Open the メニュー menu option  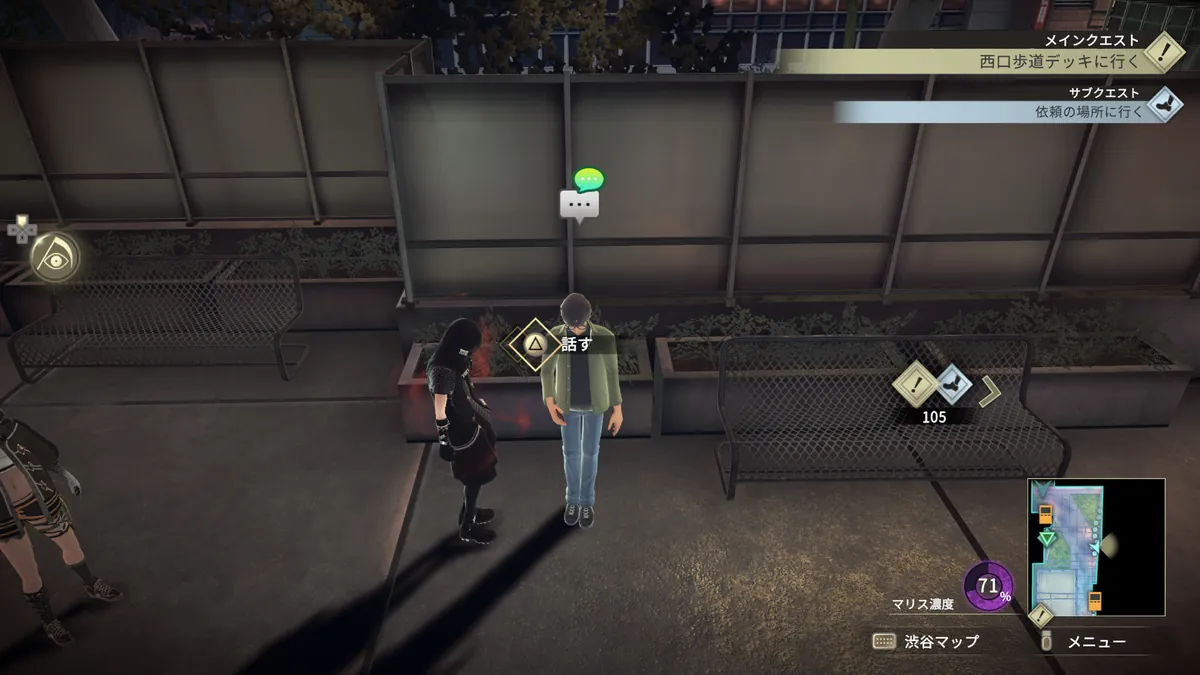tap(1097, 642)
